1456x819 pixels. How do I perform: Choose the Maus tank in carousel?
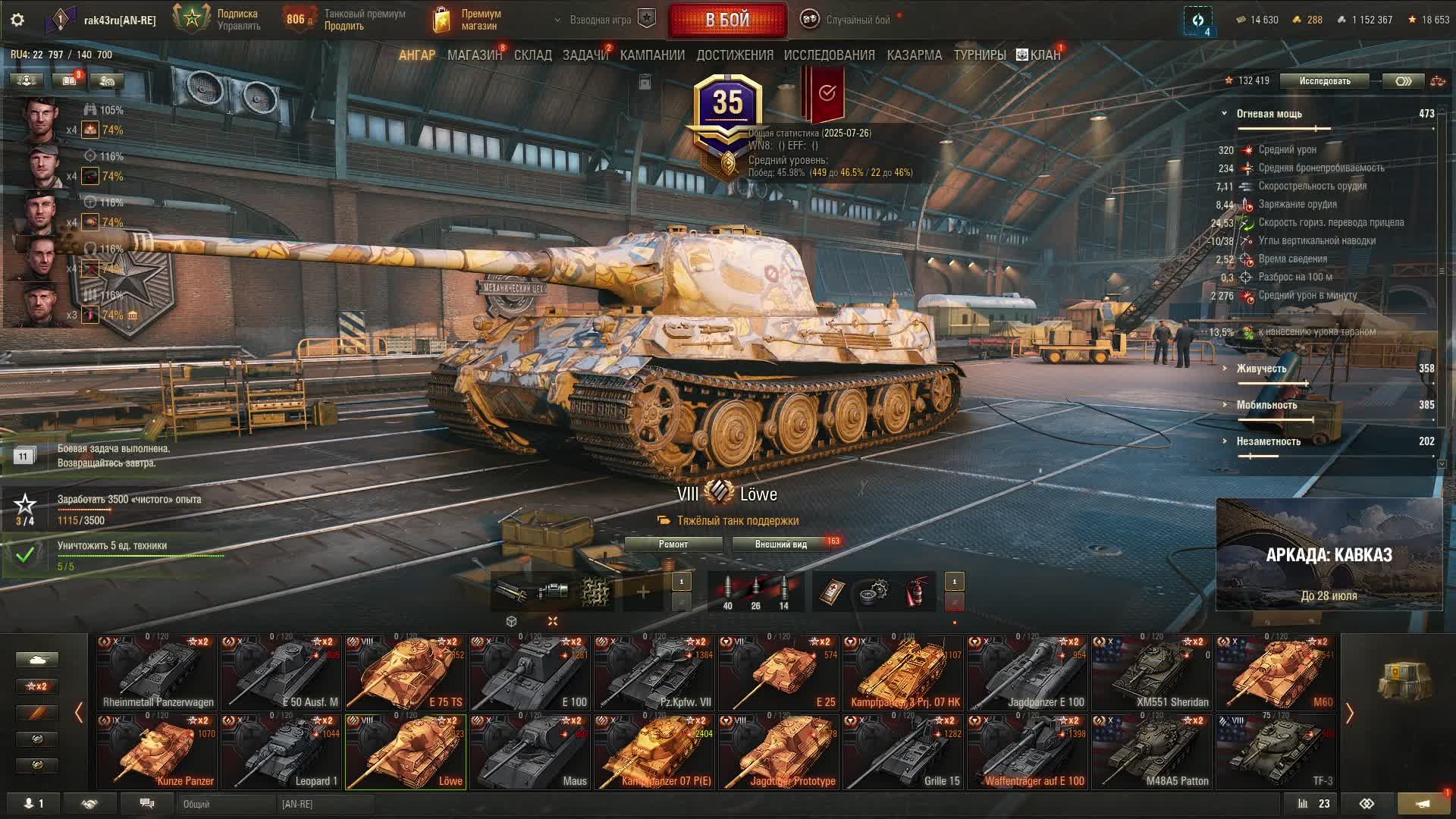tap(530, 752)
